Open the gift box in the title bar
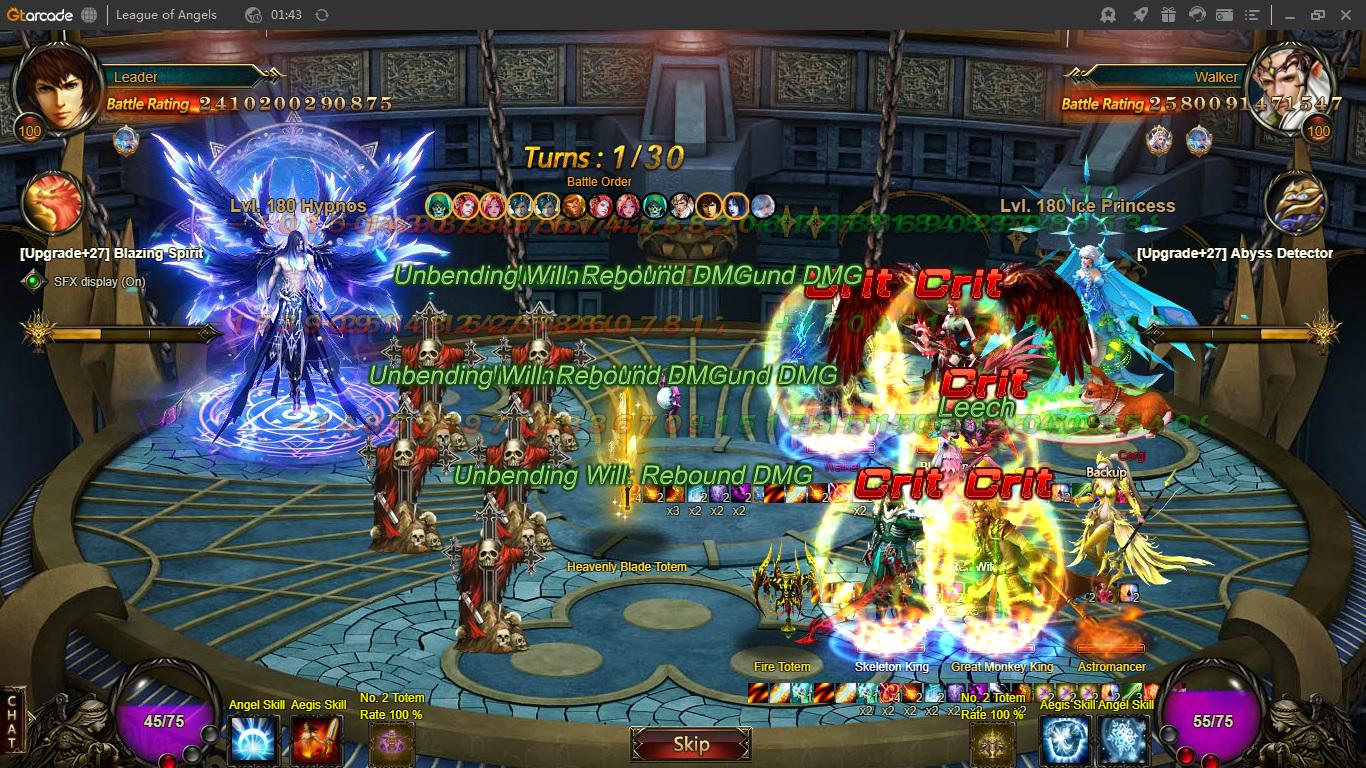Image resolution: width=1366 pixels, height=768 pixels. tap(1168, 15)
